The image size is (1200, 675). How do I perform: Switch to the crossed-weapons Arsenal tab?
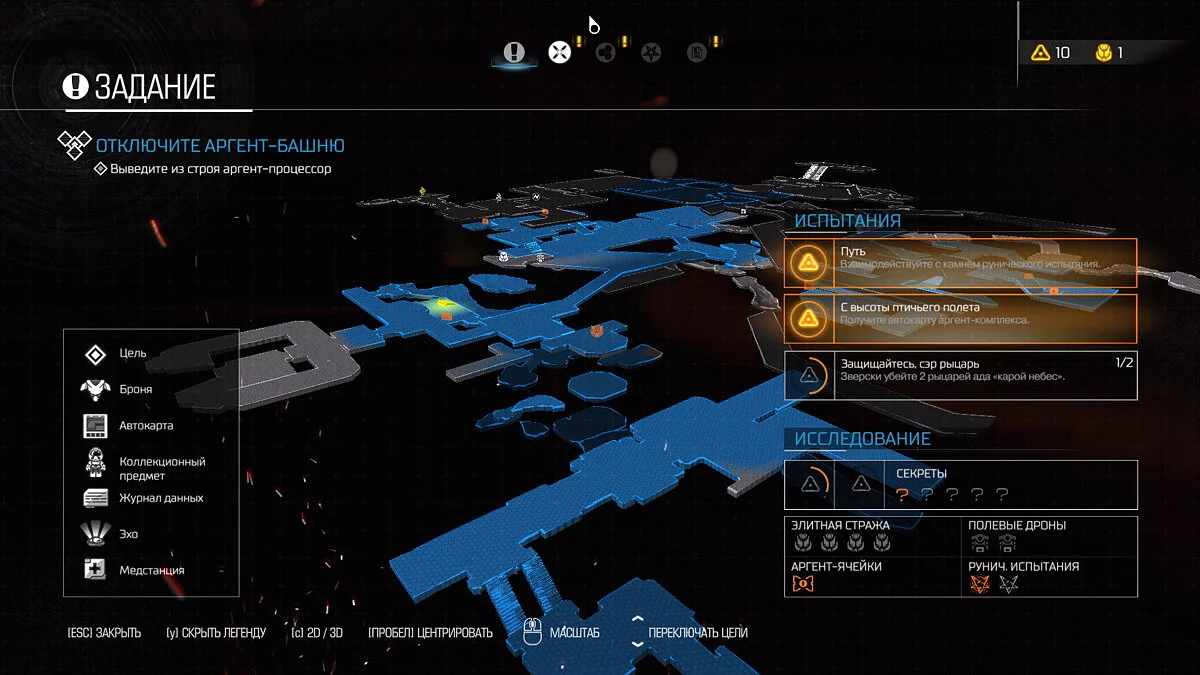click(559, 52)
